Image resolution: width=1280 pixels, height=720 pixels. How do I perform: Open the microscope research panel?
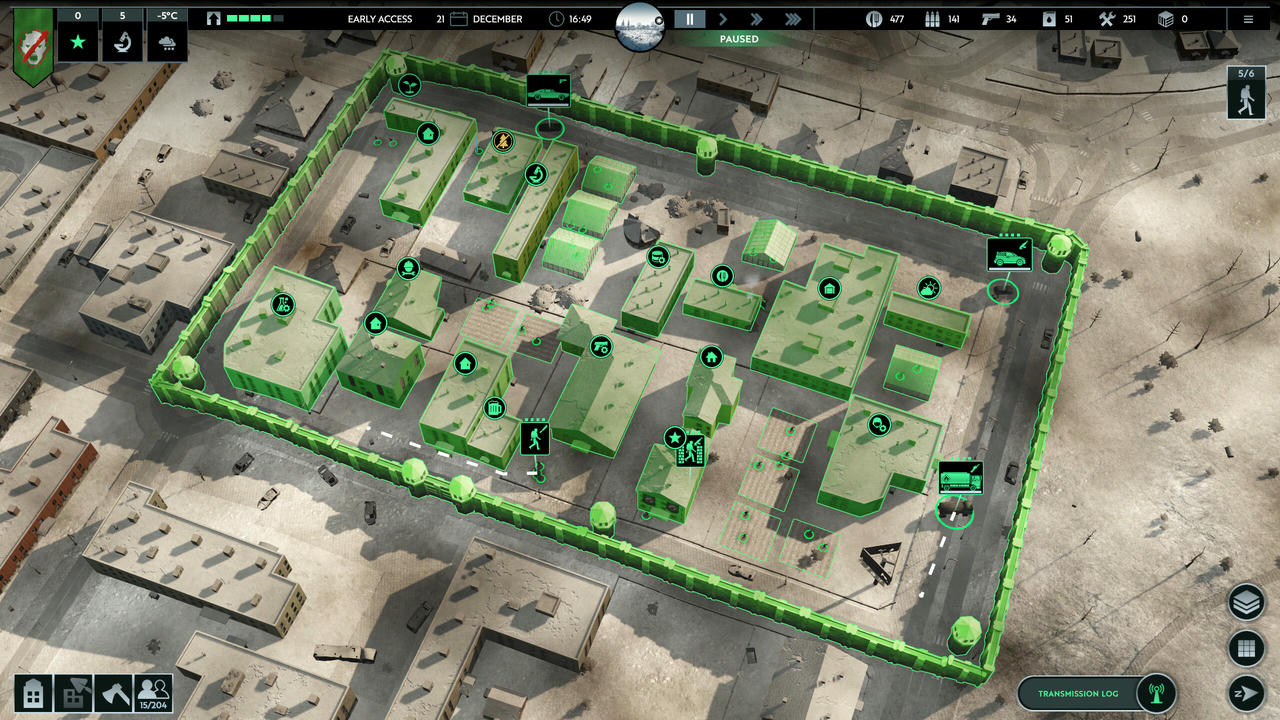coord(122,43)
